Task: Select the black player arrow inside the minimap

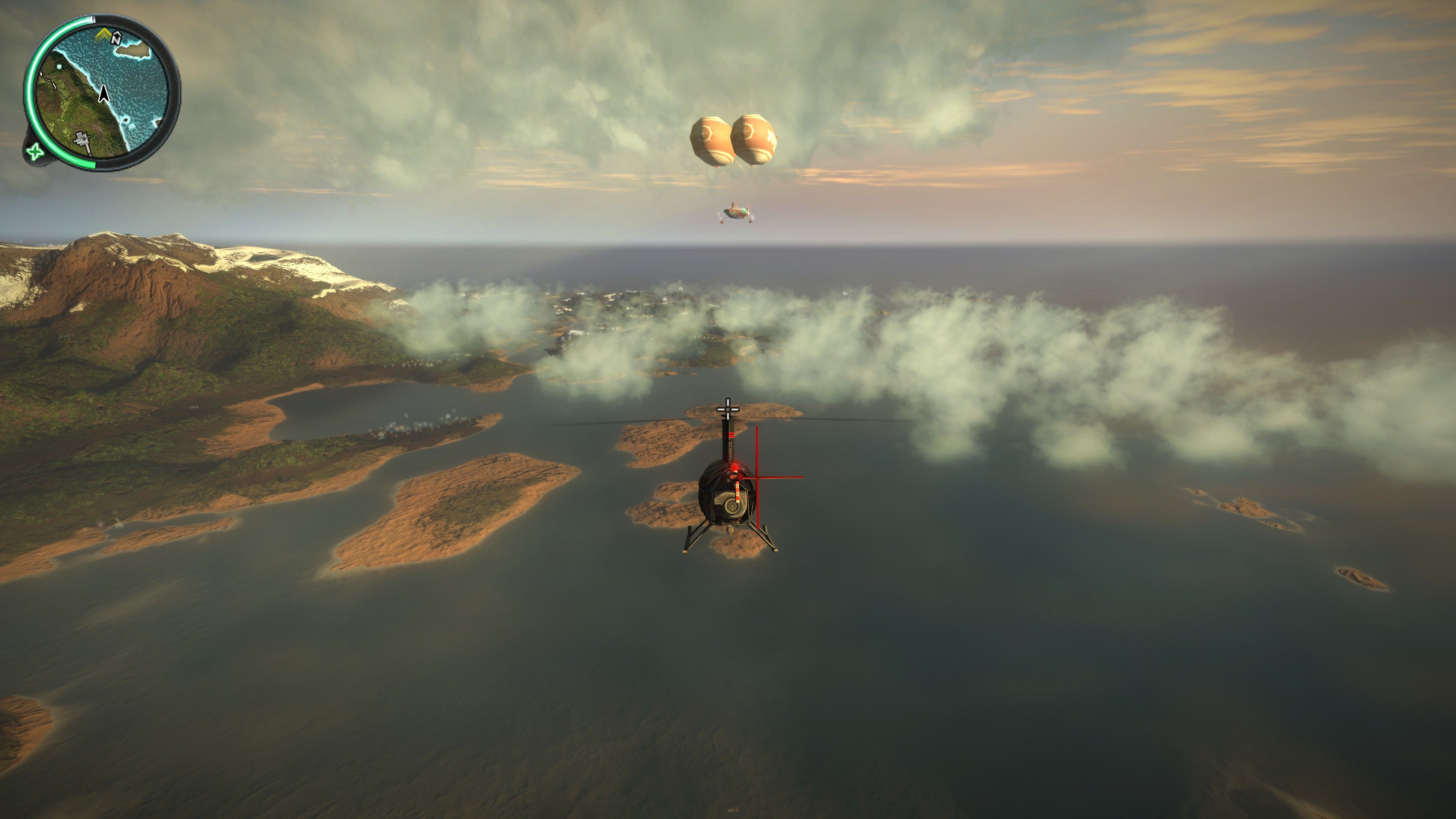Action: pyautogui.click(x=104, y=95)
